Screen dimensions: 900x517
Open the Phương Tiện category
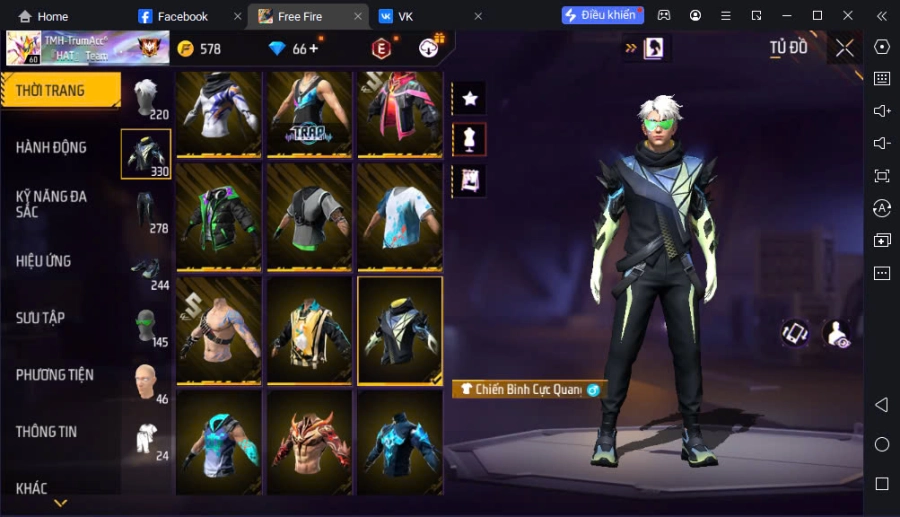[55, 375]
